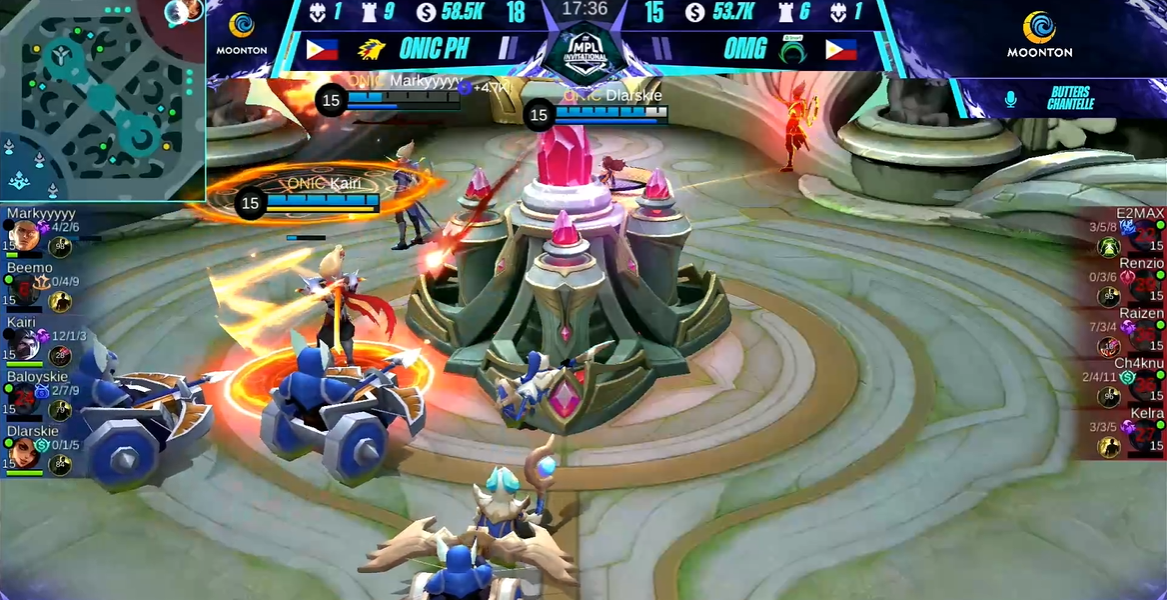This screenshot has height=600, width=1167.
Task: Click the minimap in the corner
Action: 102,100
